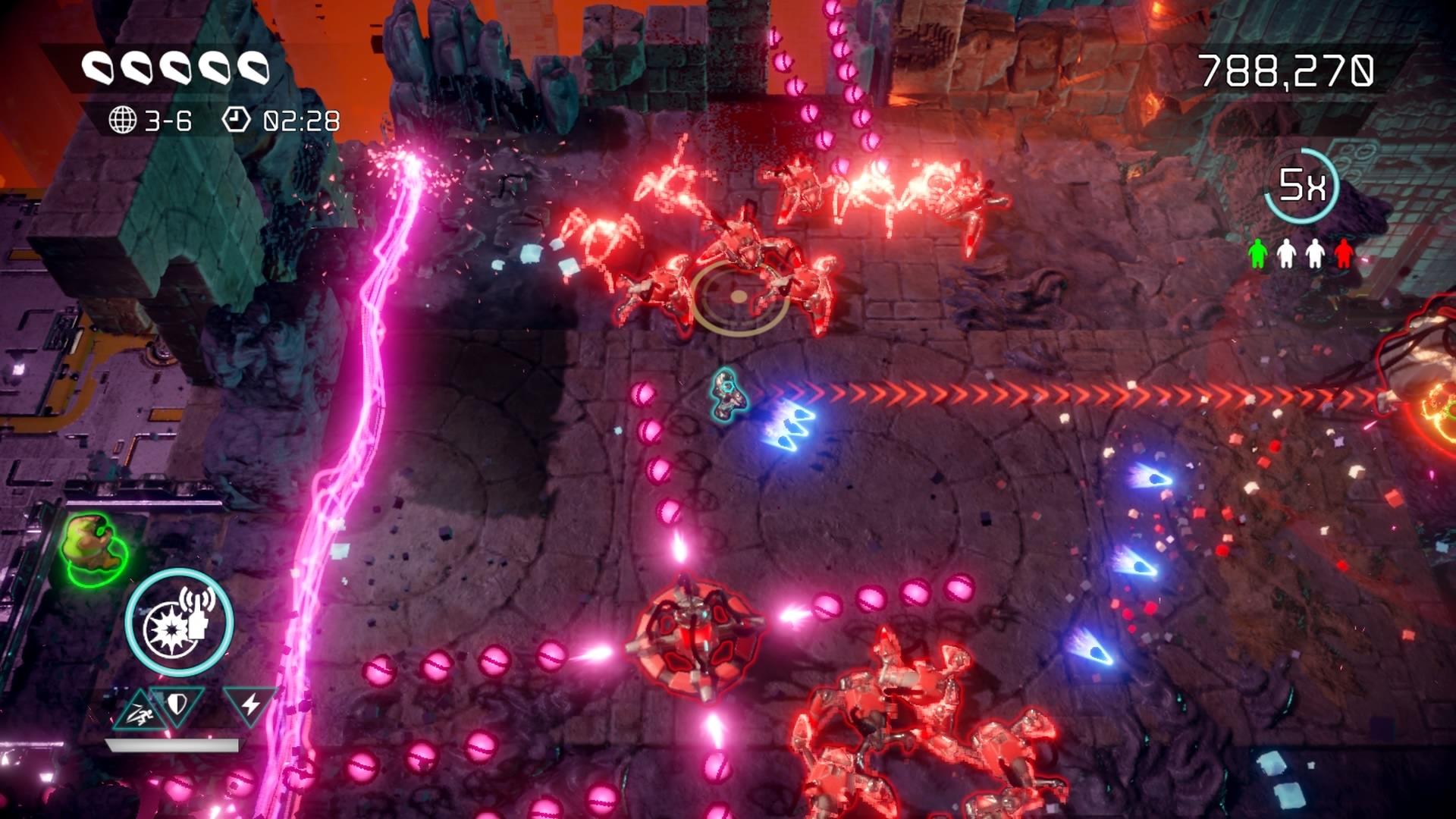Image resolution: width=1456 pixels, height=819 pixels.
Task: Click the clock icon next to the timer
Action: coord(239,118)
